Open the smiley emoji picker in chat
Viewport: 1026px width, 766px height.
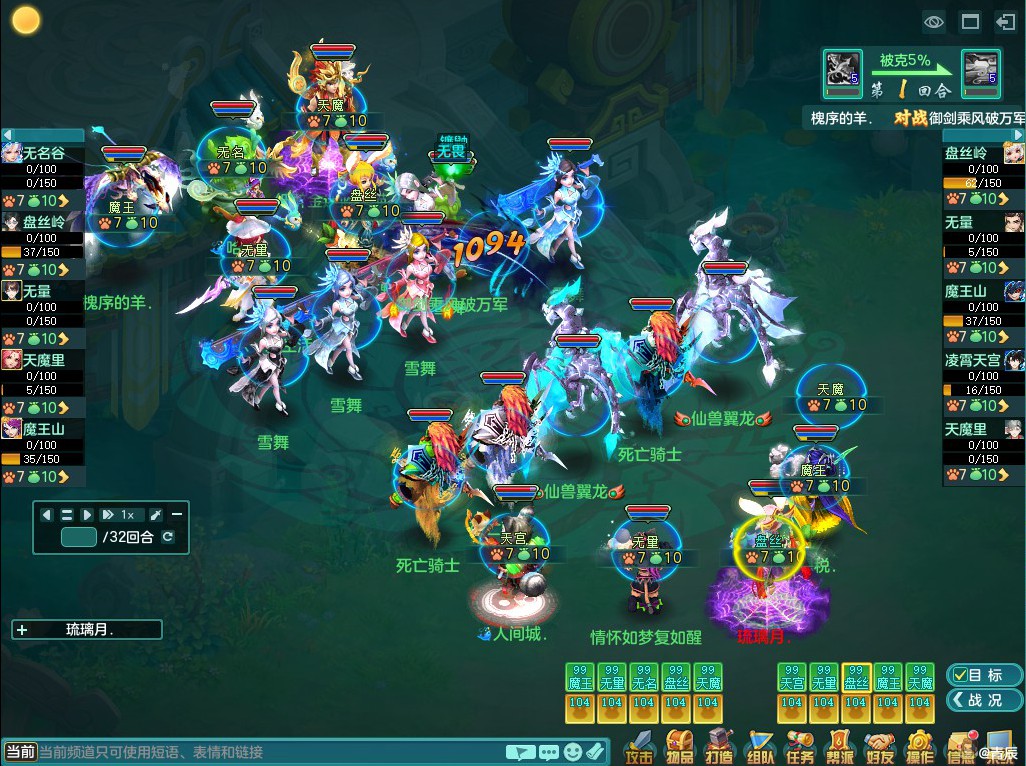click(x=572, y=752)
